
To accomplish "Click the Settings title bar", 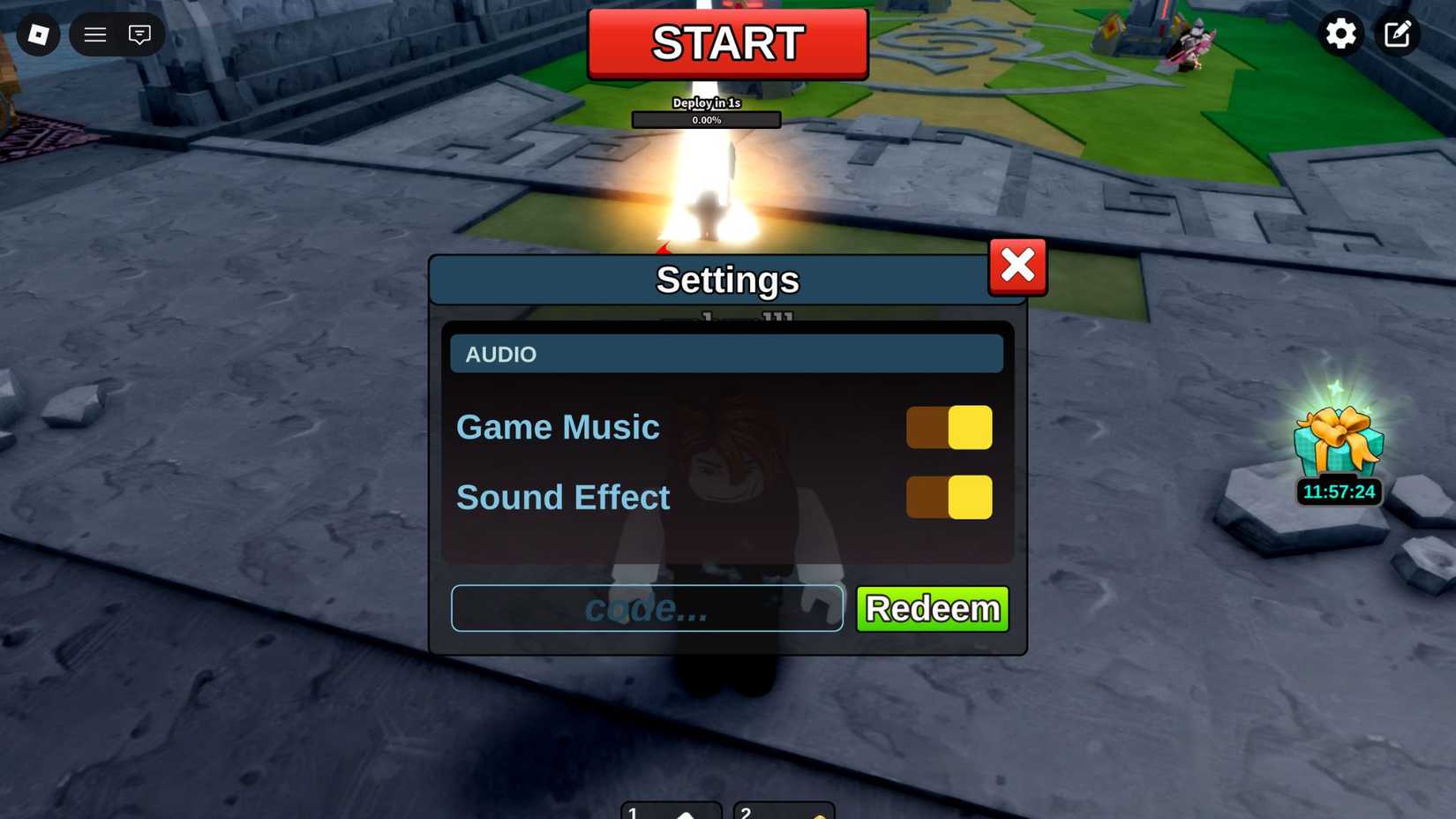I will (x=726, y=279).
